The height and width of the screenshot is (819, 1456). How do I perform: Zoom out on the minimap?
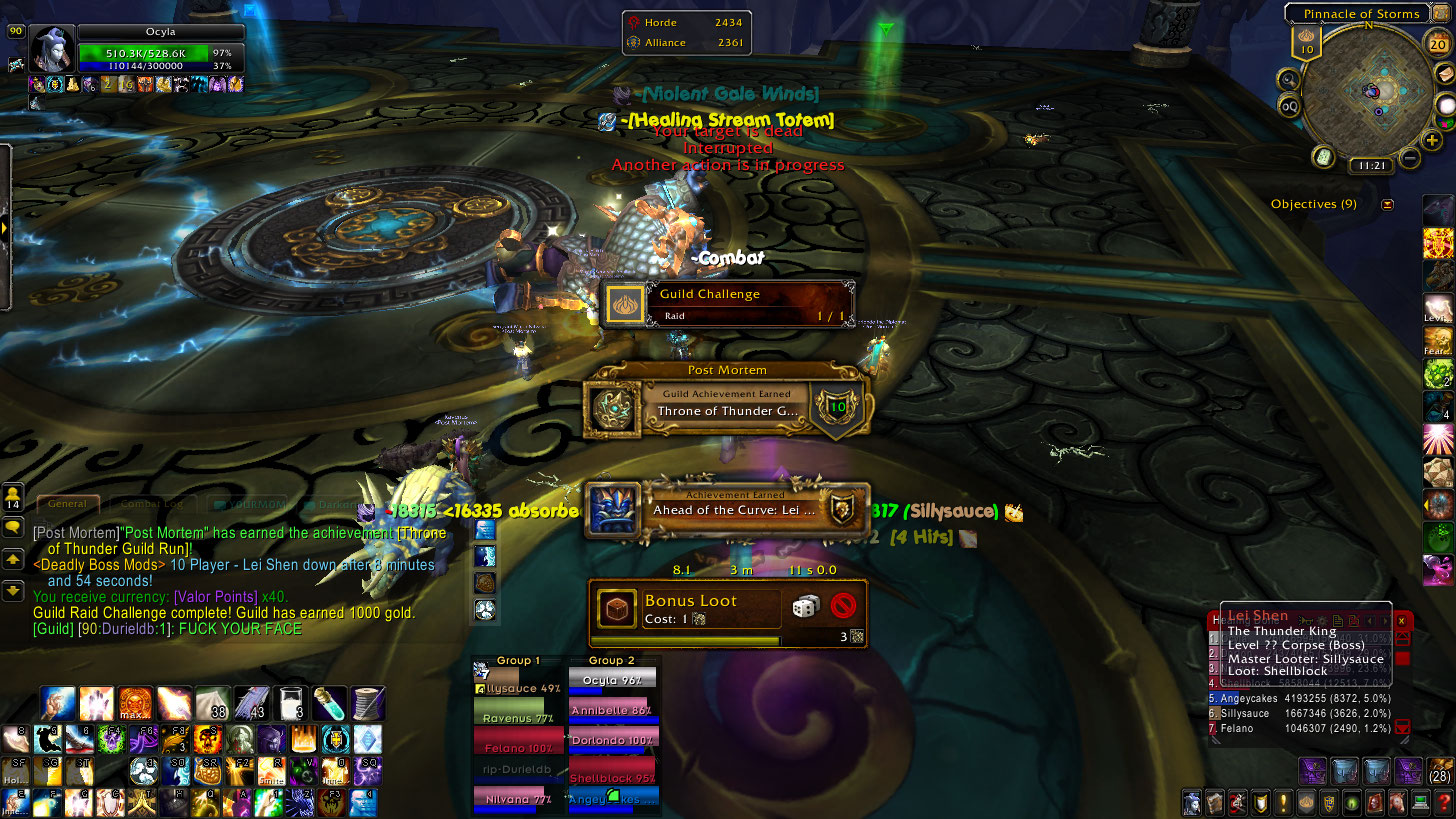[x=1410, y=158]
